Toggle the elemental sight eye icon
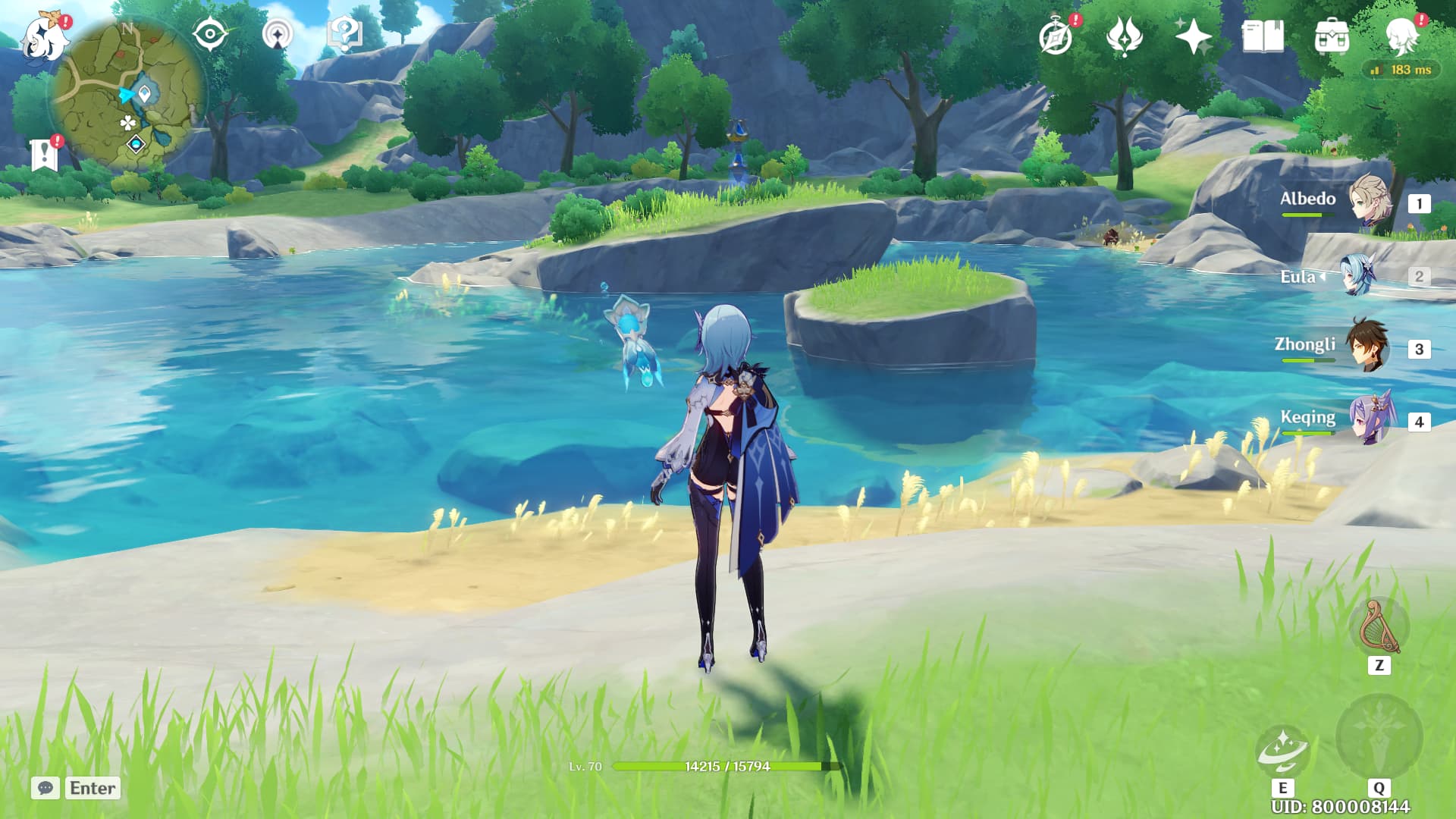The height and width of the screenshot is (819, 1456). tap(210, 35)
